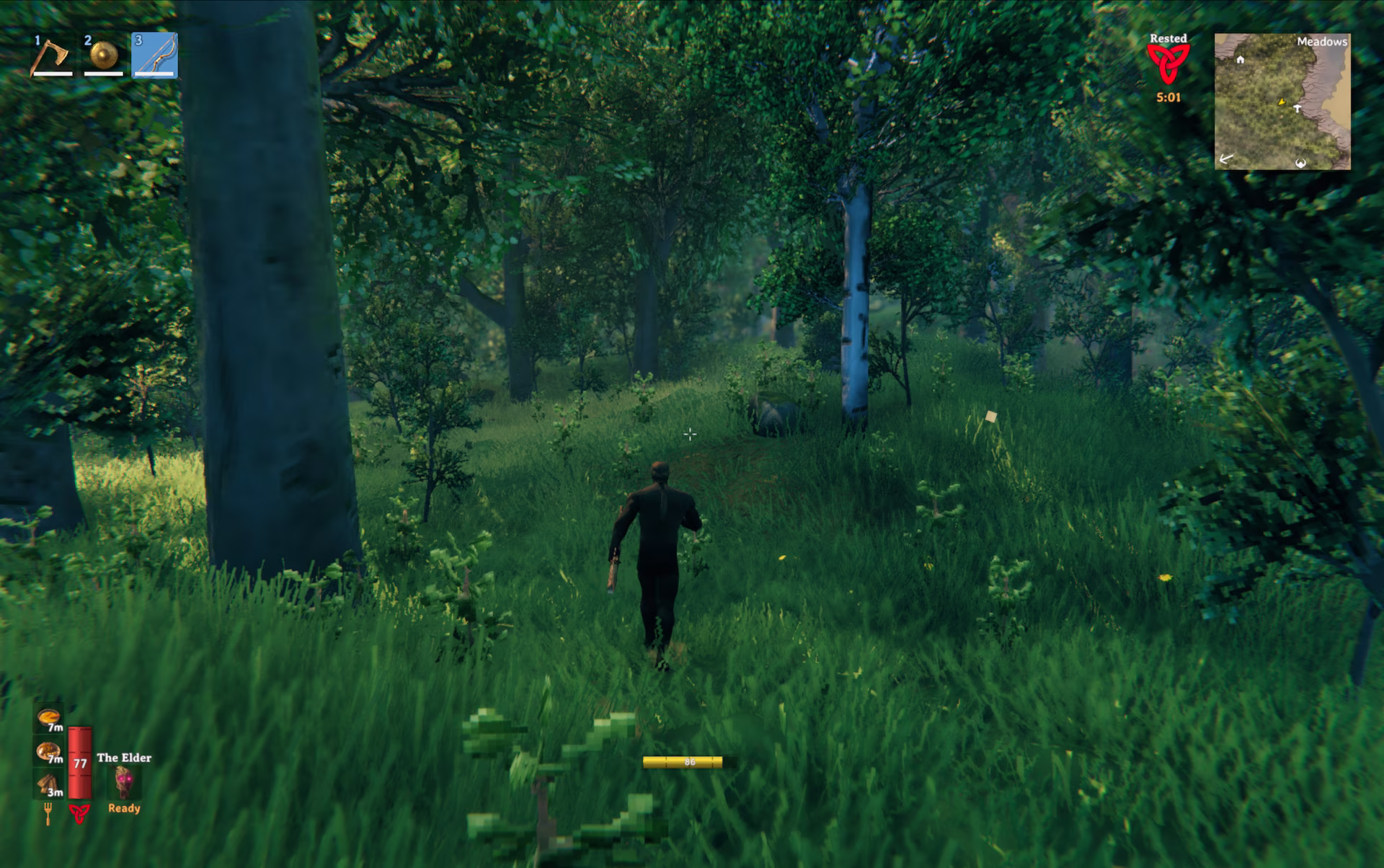Click the Ready power status text
1384x868 pixels.
124,809
